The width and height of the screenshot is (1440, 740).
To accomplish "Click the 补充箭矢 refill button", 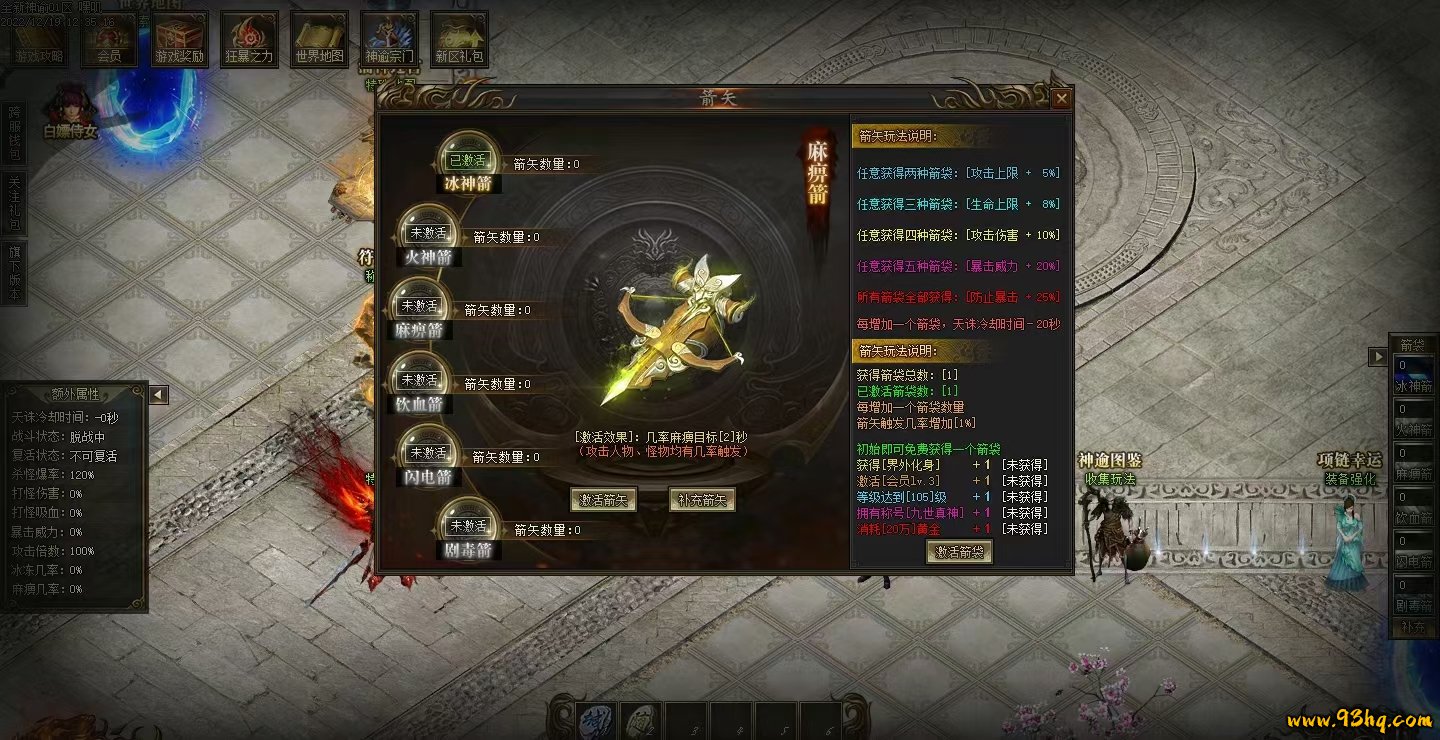I will pyautogui.click(x=702, y=500).
